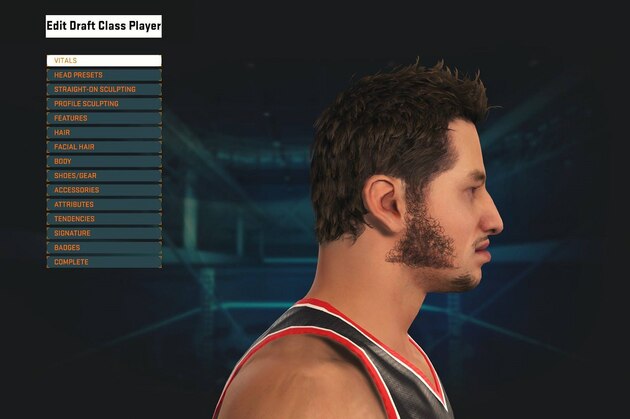Image resolution: width=630 pixels, height=419 pixels.
Task: Open Facial Hair options
Action: tap(103, 147)
